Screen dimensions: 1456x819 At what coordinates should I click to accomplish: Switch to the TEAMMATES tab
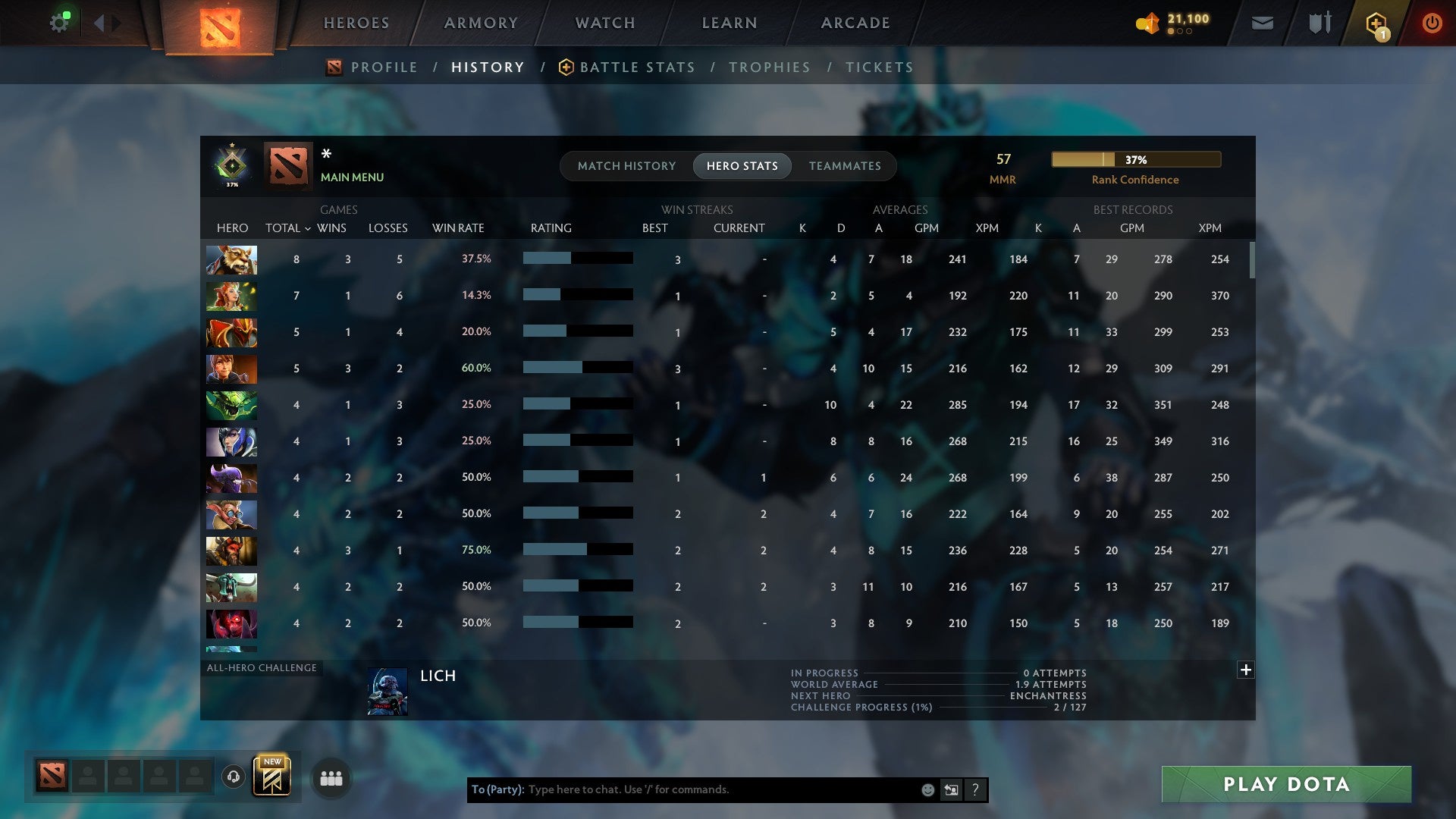[x=845, y=165]
